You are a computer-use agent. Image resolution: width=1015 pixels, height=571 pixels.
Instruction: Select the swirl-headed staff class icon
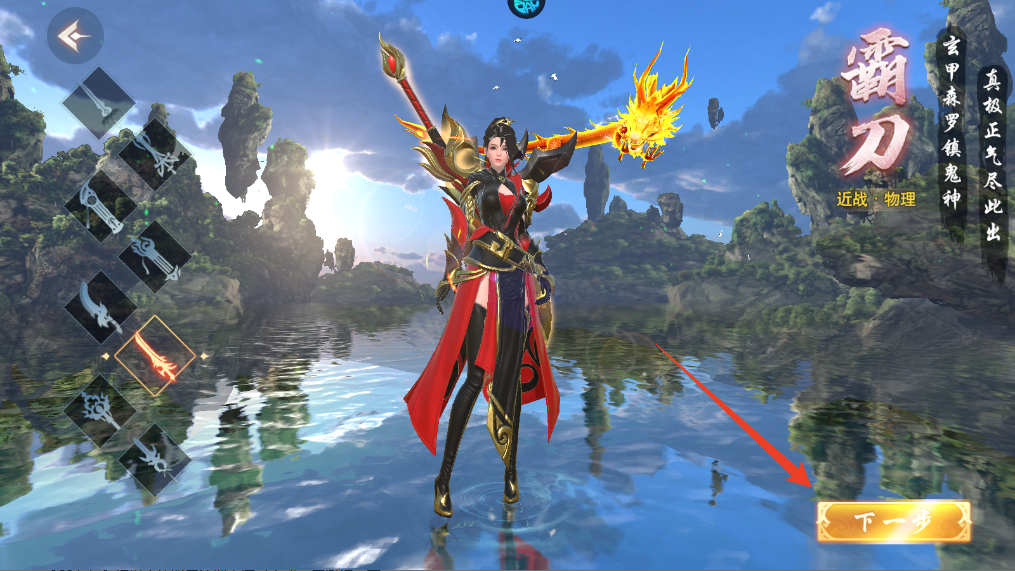155,257
